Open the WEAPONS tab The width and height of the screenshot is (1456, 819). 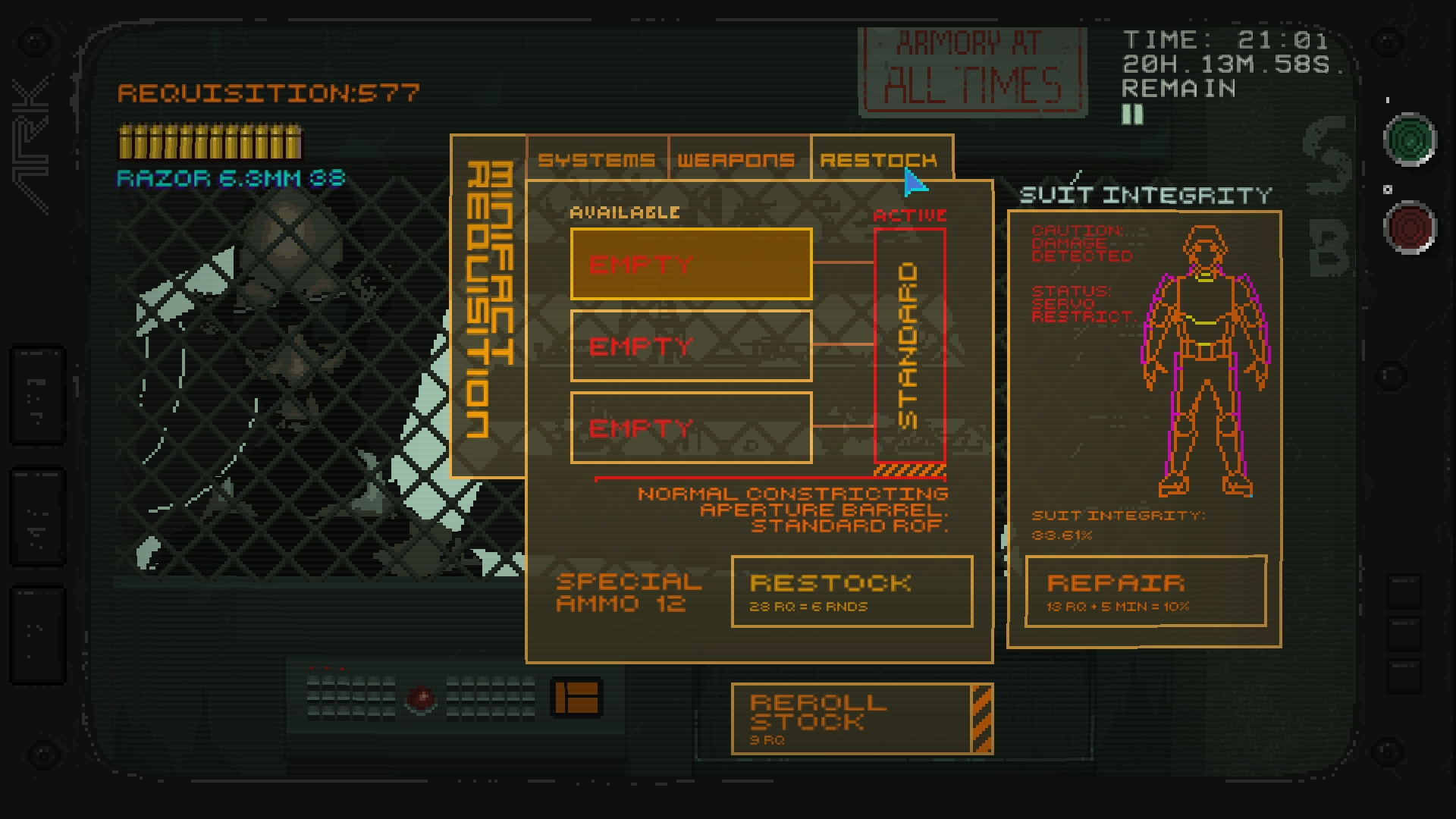(x=737, y=159)
